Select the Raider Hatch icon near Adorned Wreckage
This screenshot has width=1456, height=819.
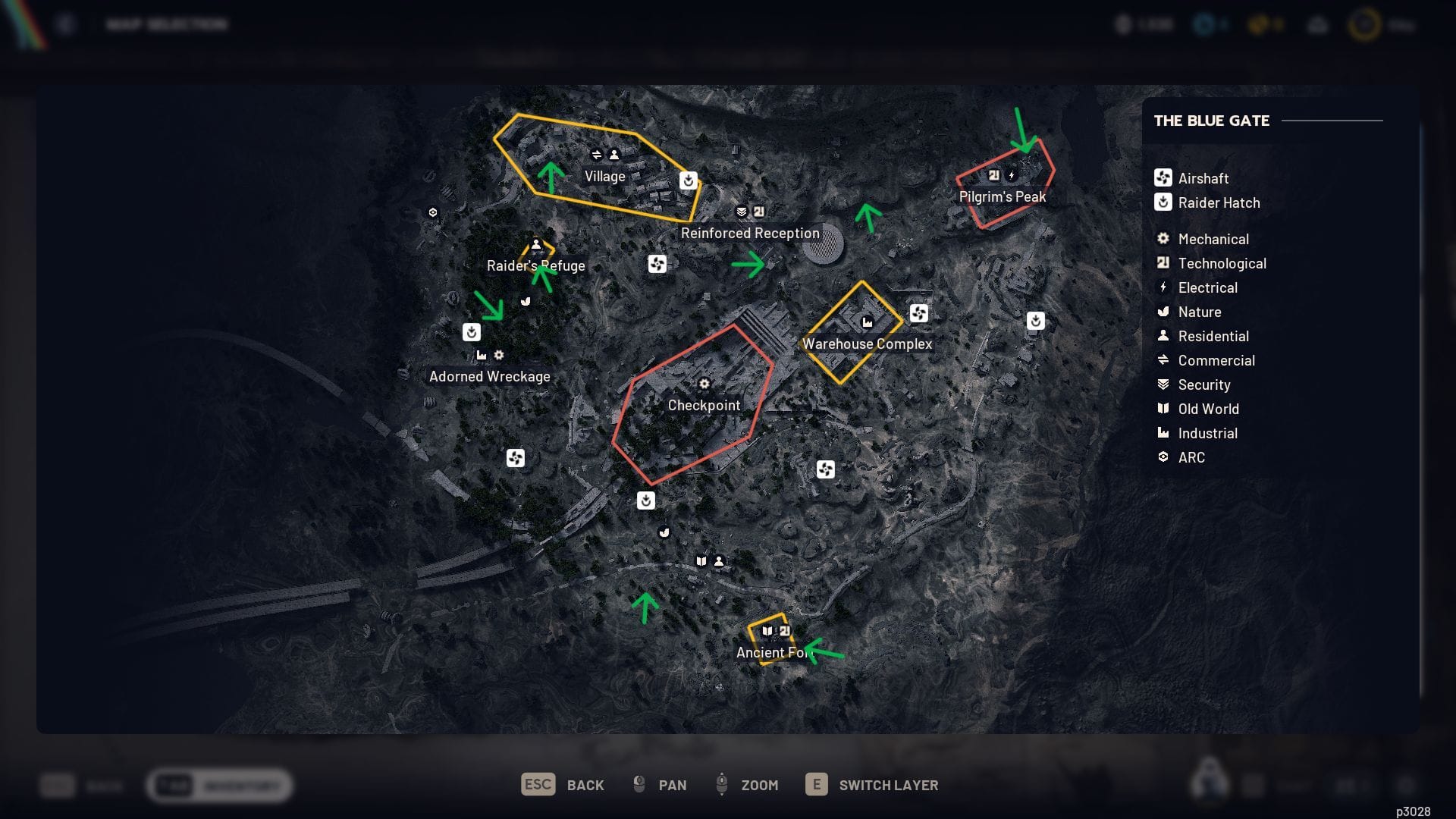pos(470,331)
